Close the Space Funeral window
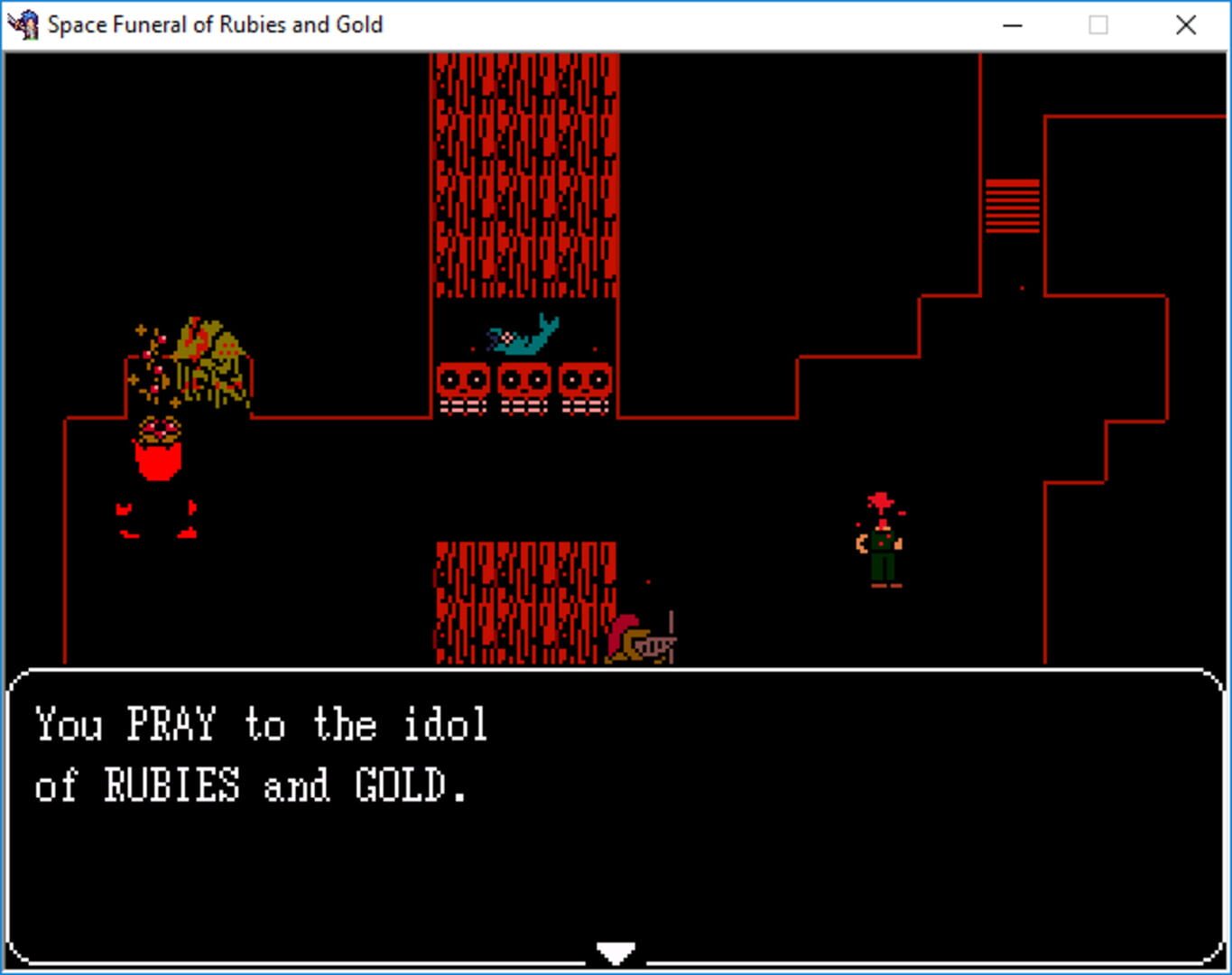 pyautogui.click(x=1185, y=25)
